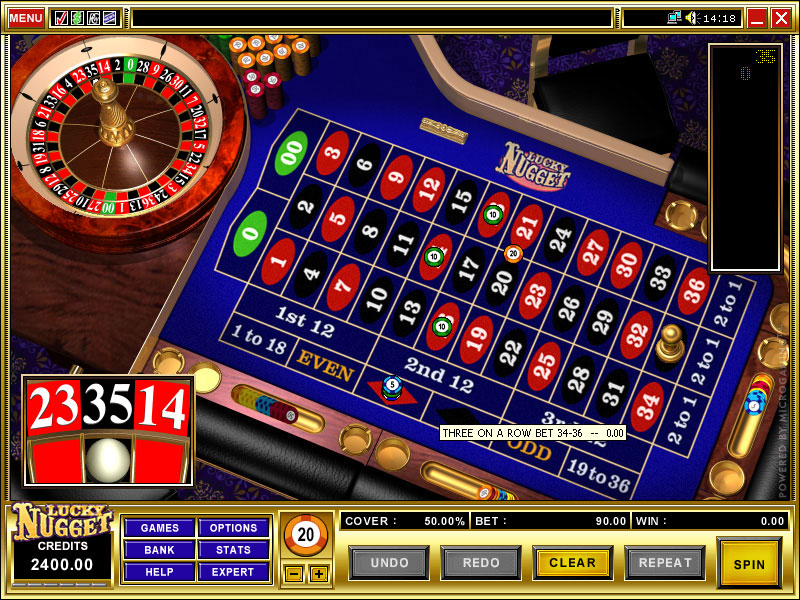800x600 pixels.
Task: Switch to Expert mode
Action: pos(233,572)
